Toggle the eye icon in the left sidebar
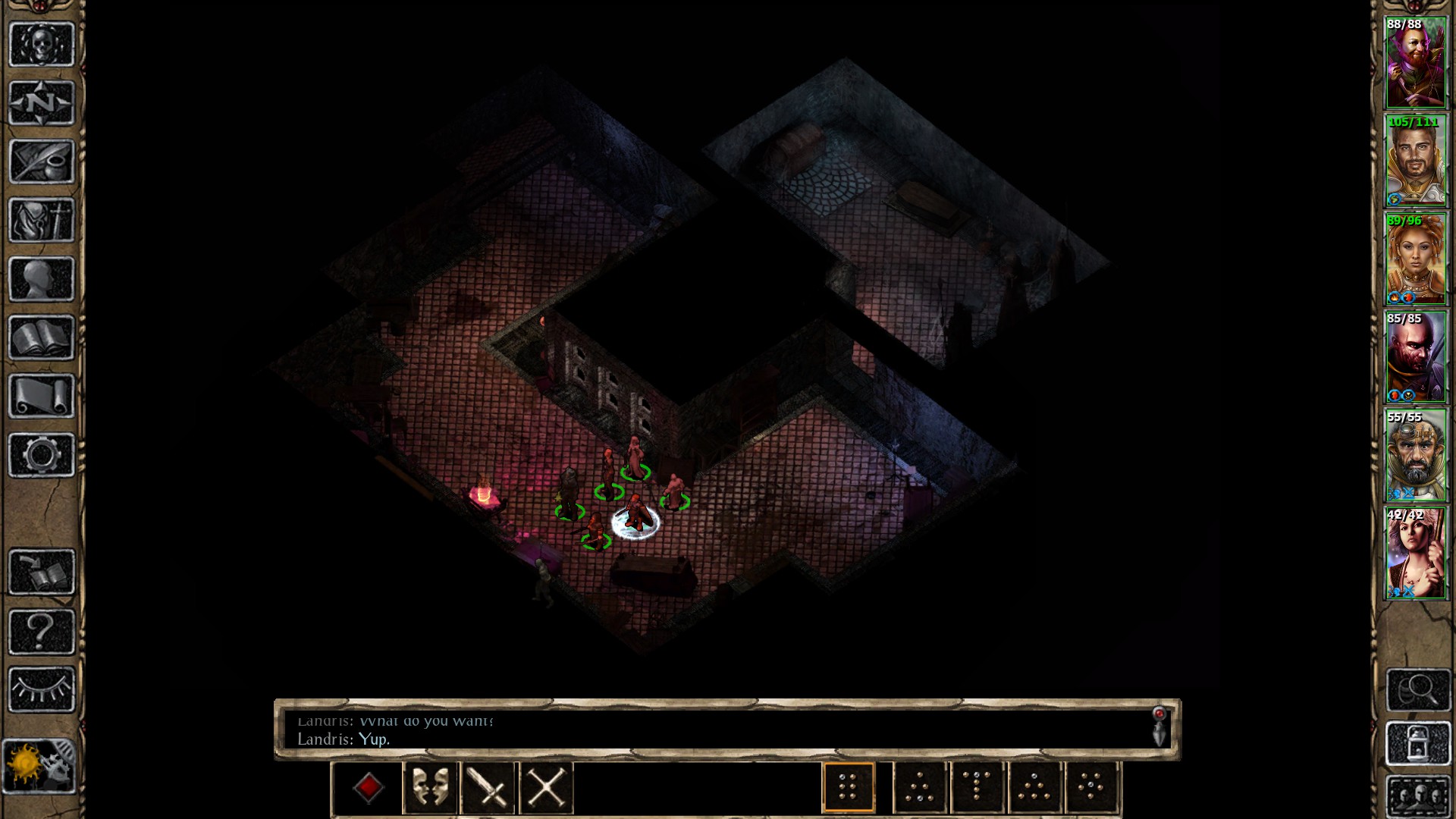This screenshot has height=819, width=1456. [42, 689]
